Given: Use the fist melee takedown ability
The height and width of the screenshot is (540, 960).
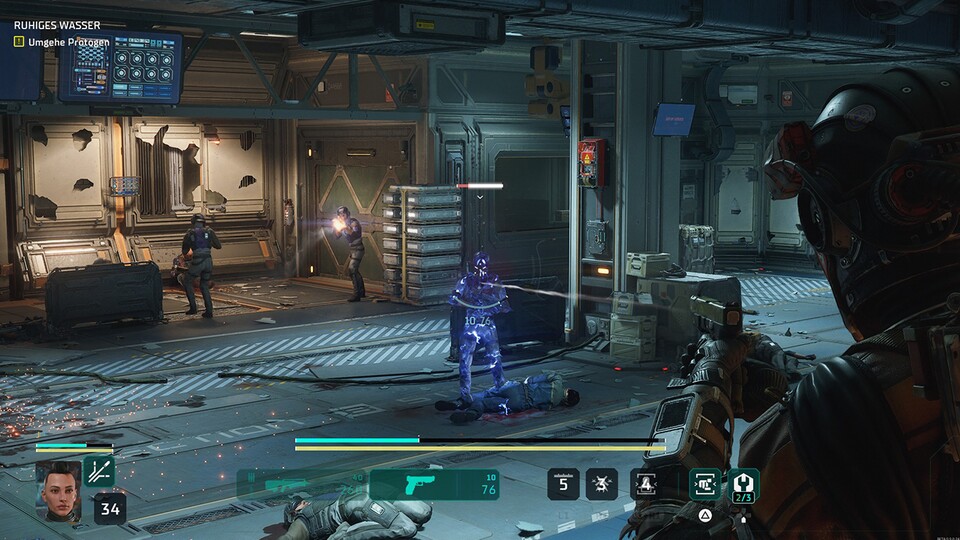Looking at the screenshot, I should point(704,485).
